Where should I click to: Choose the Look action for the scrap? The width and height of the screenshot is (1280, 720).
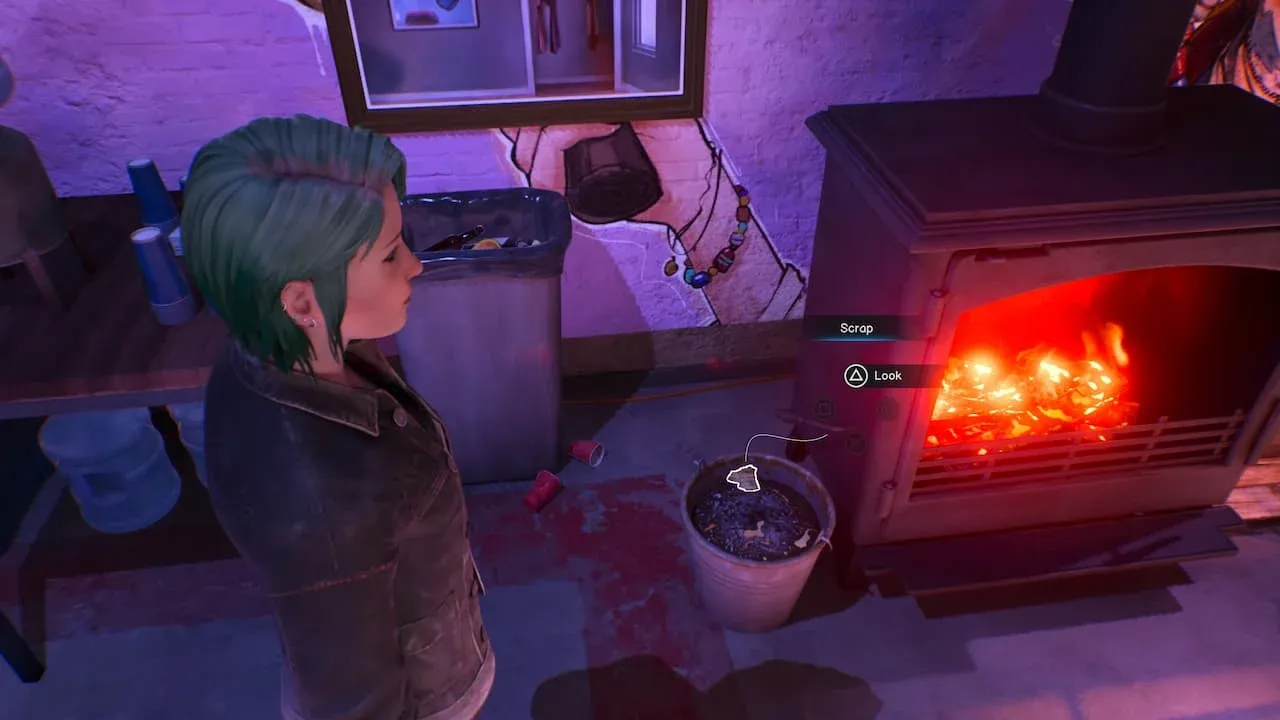pyautogui.click(x=875, y=376)
